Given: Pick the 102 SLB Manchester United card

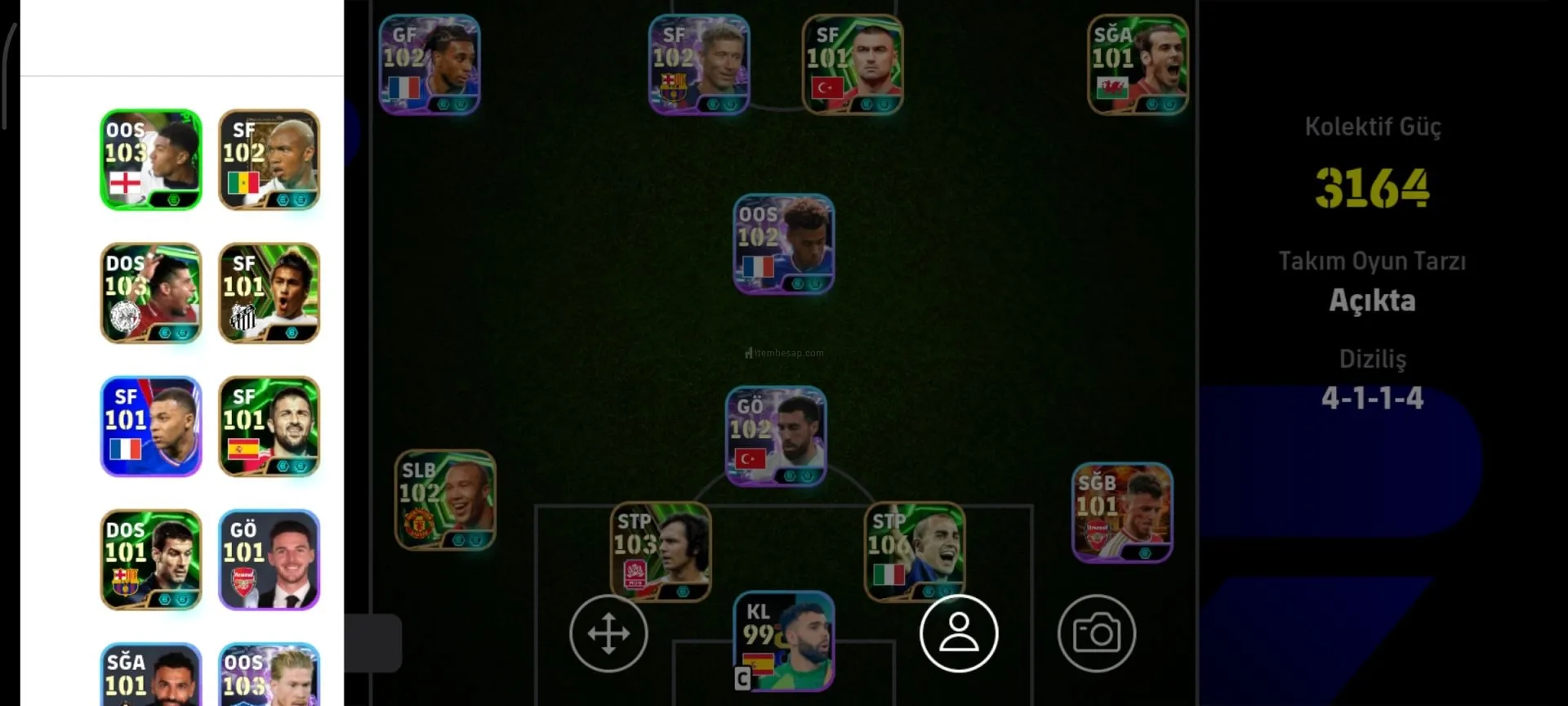Looking at the screenshot, I should point(445,499).
